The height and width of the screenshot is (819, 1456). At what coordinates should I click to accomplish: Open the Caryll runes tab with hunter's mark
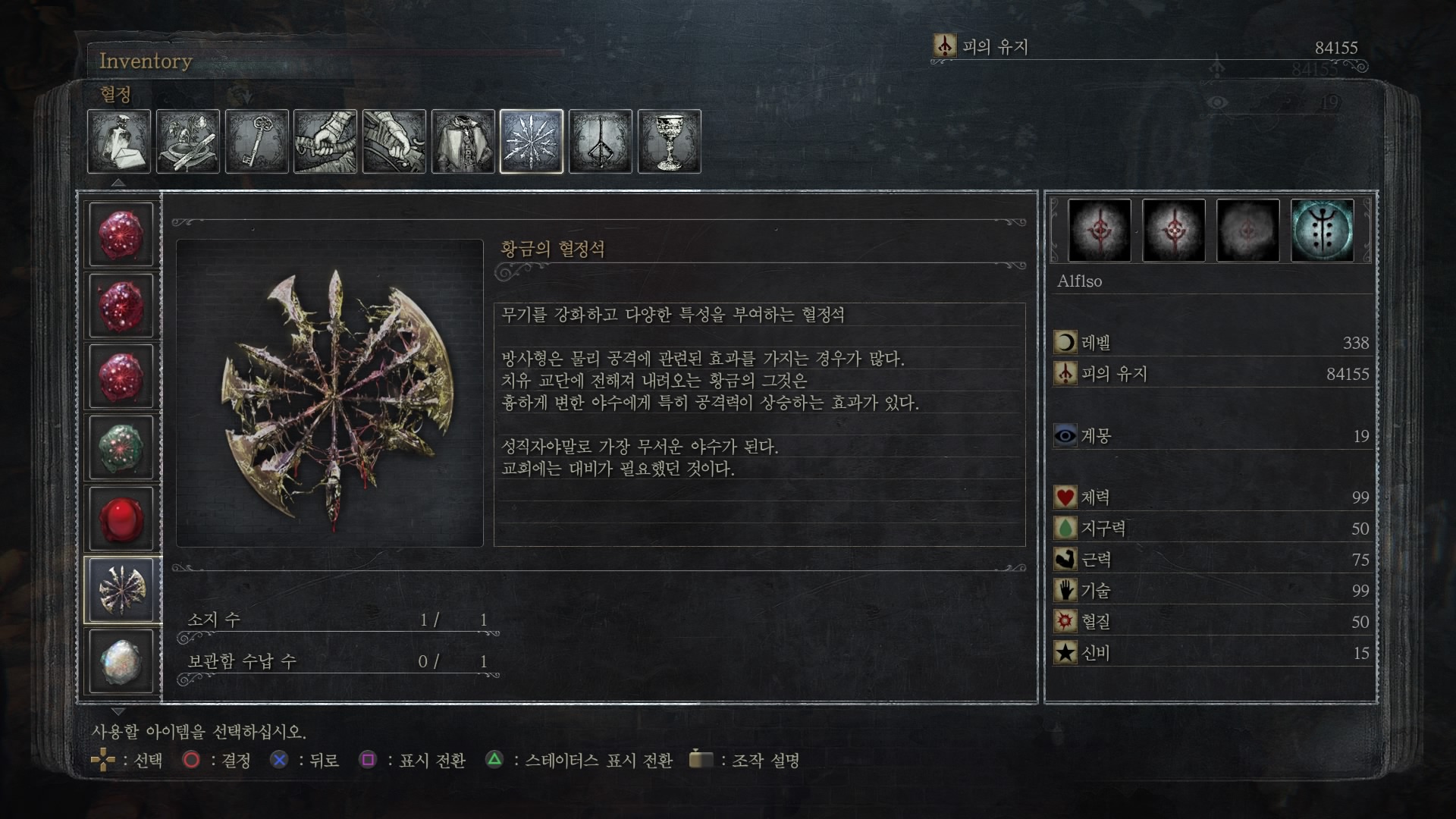[601, 142]
